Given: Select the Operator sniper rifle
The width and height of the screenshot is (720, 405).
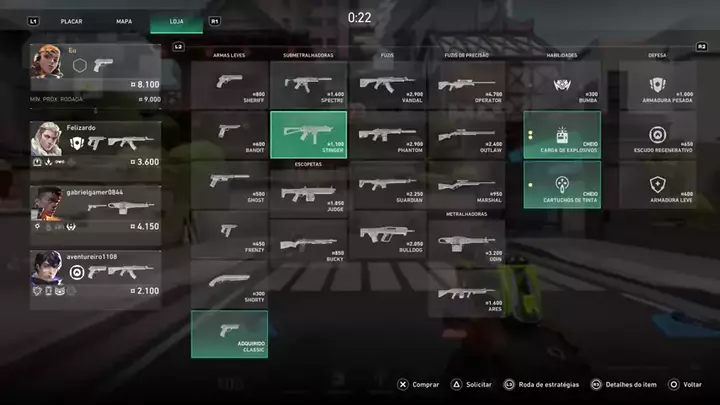Looking at the screenshot, I should pos(466,85).
